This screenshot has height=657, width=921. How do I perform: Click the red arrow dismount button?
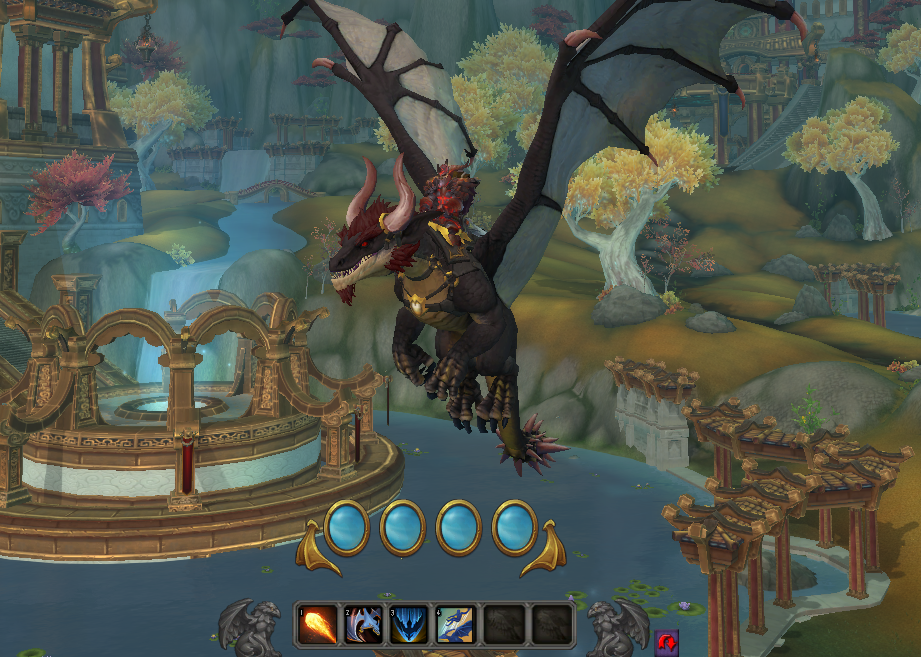coord(667,640)
